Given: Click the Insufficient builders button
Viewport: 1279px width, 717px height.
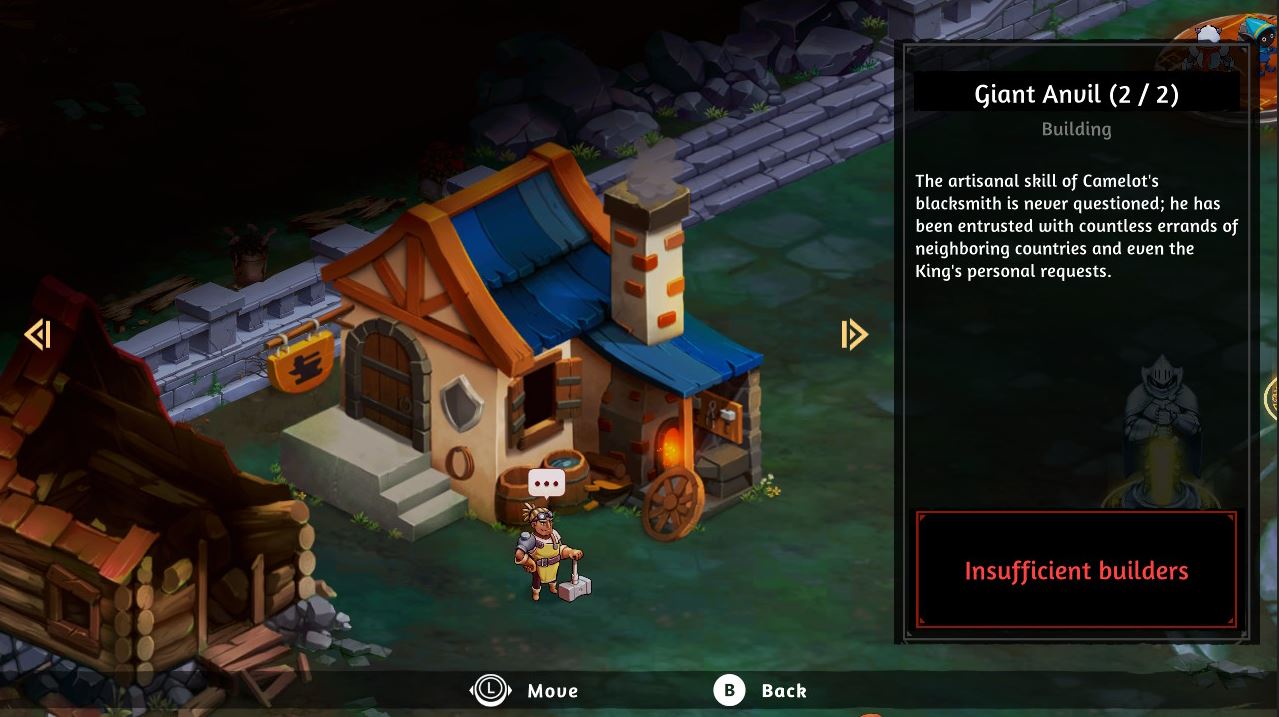Looking at the screenshot, I should pyautogui.click(x=1076, y=570).
